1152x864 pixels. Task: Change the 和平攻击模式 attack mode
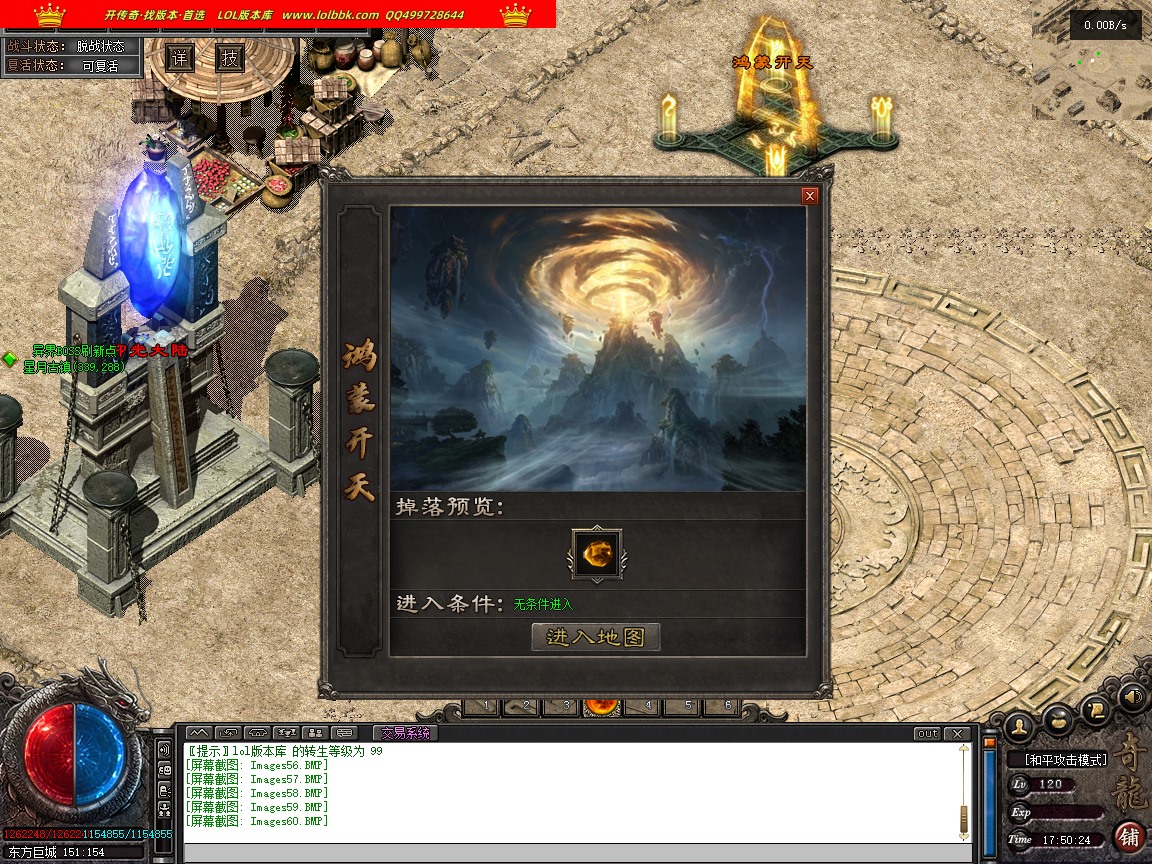click(1058, 760)
